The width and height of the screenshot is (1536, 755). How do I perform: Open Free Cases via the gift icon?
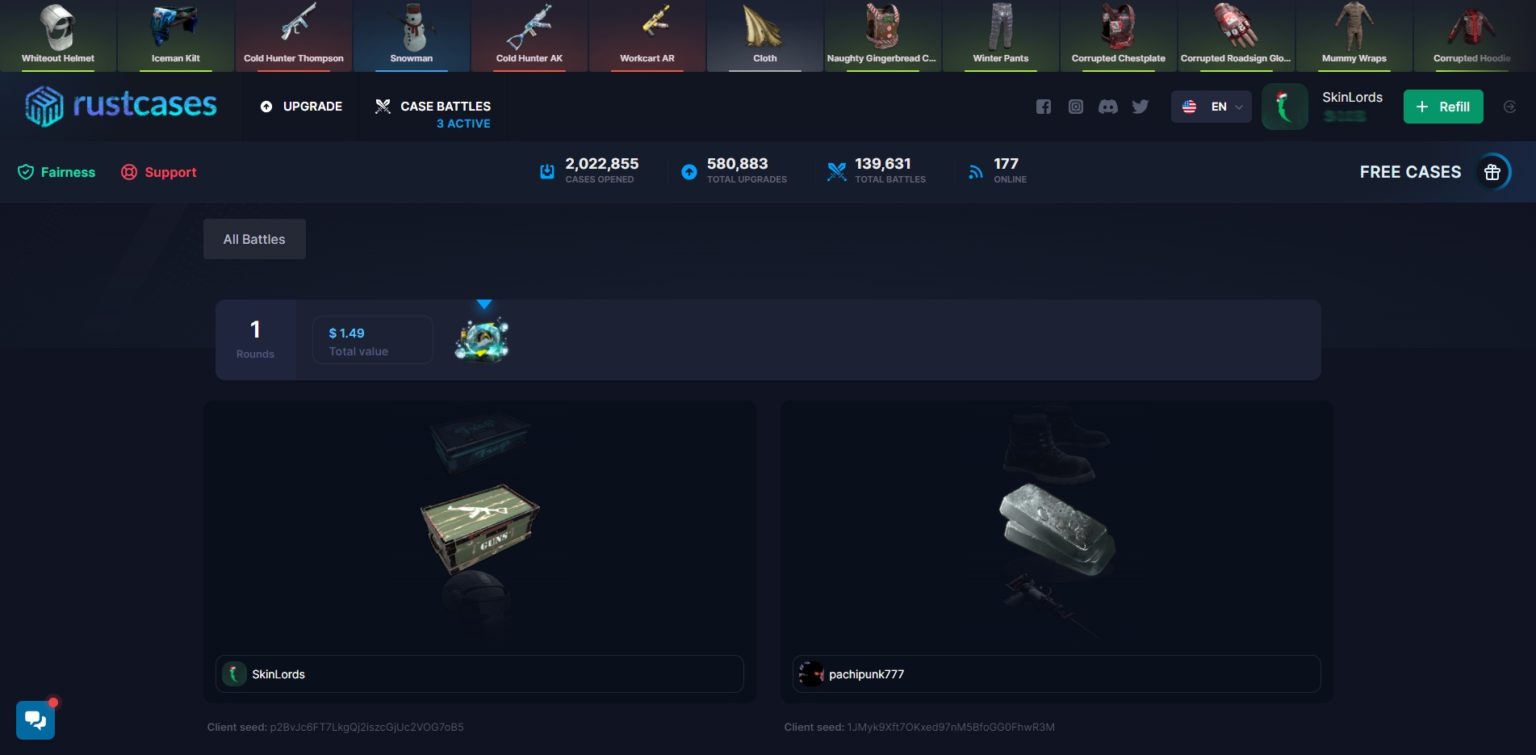pyautogui.click(x=1492, y=171)
